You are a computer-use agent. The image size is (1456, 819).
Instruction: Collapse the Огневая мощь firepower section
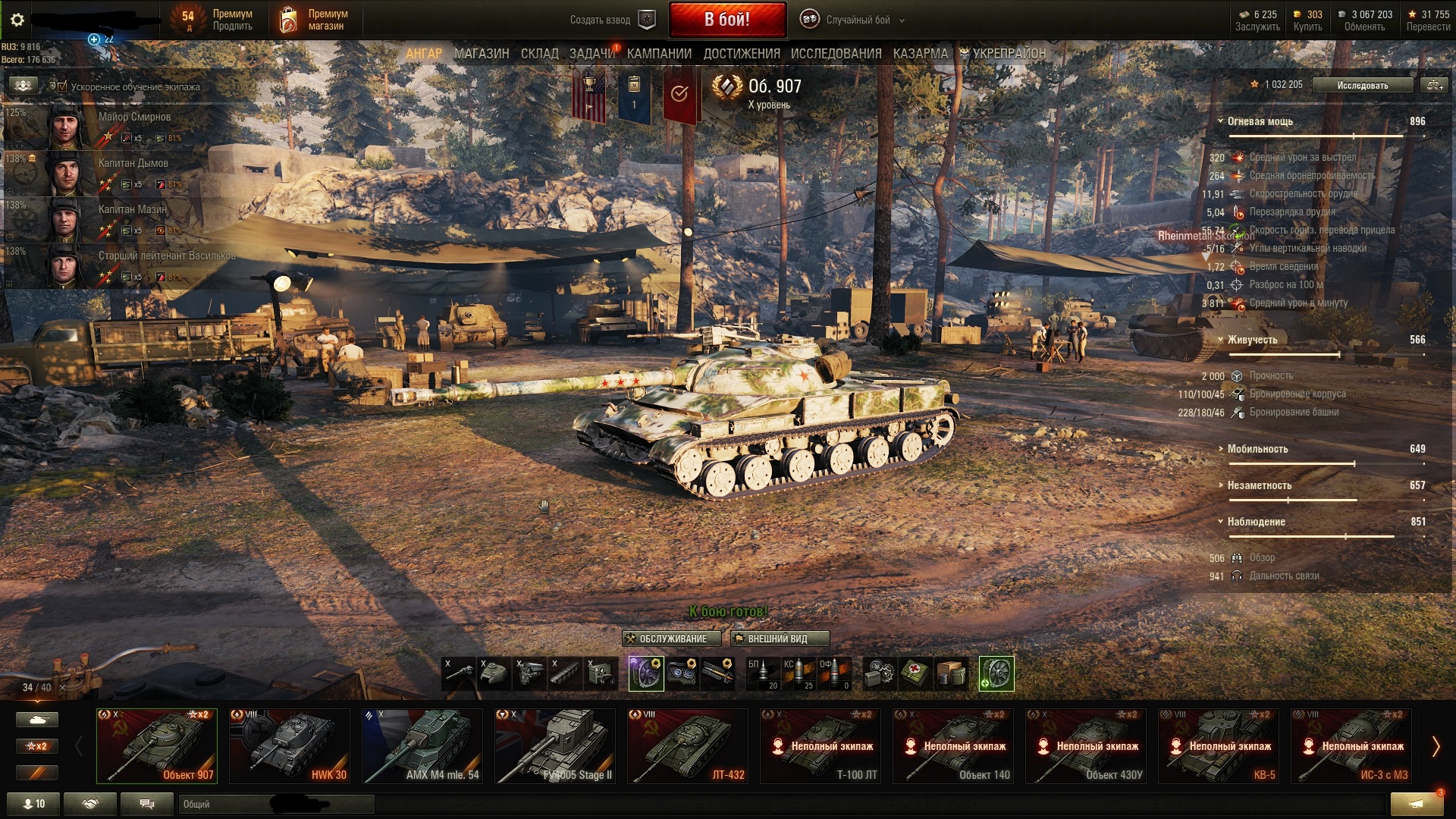tap(1221, 121)
